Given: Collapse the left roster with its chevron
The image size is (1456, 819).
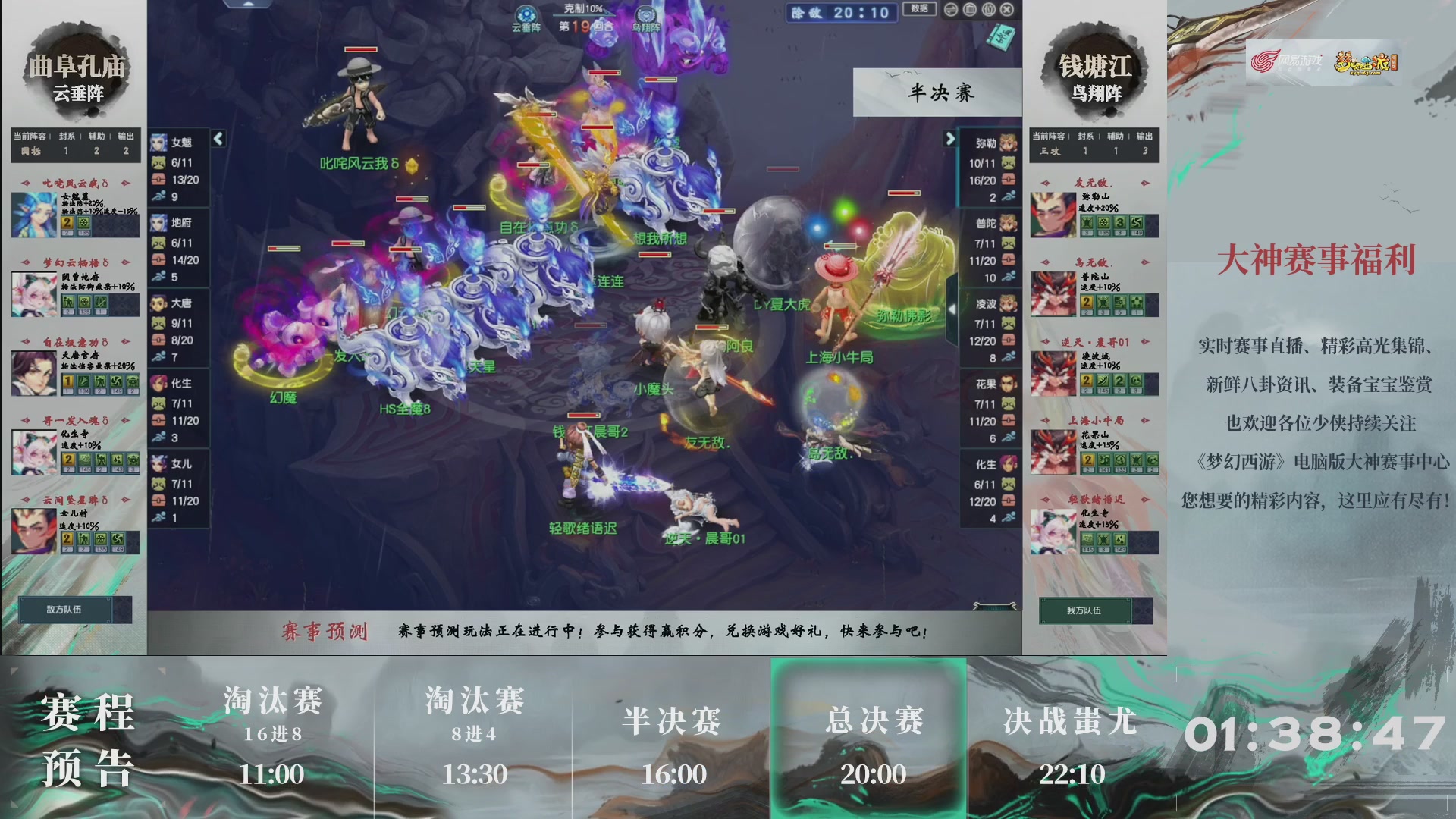Looking at the screenshot, I should 218,139.
